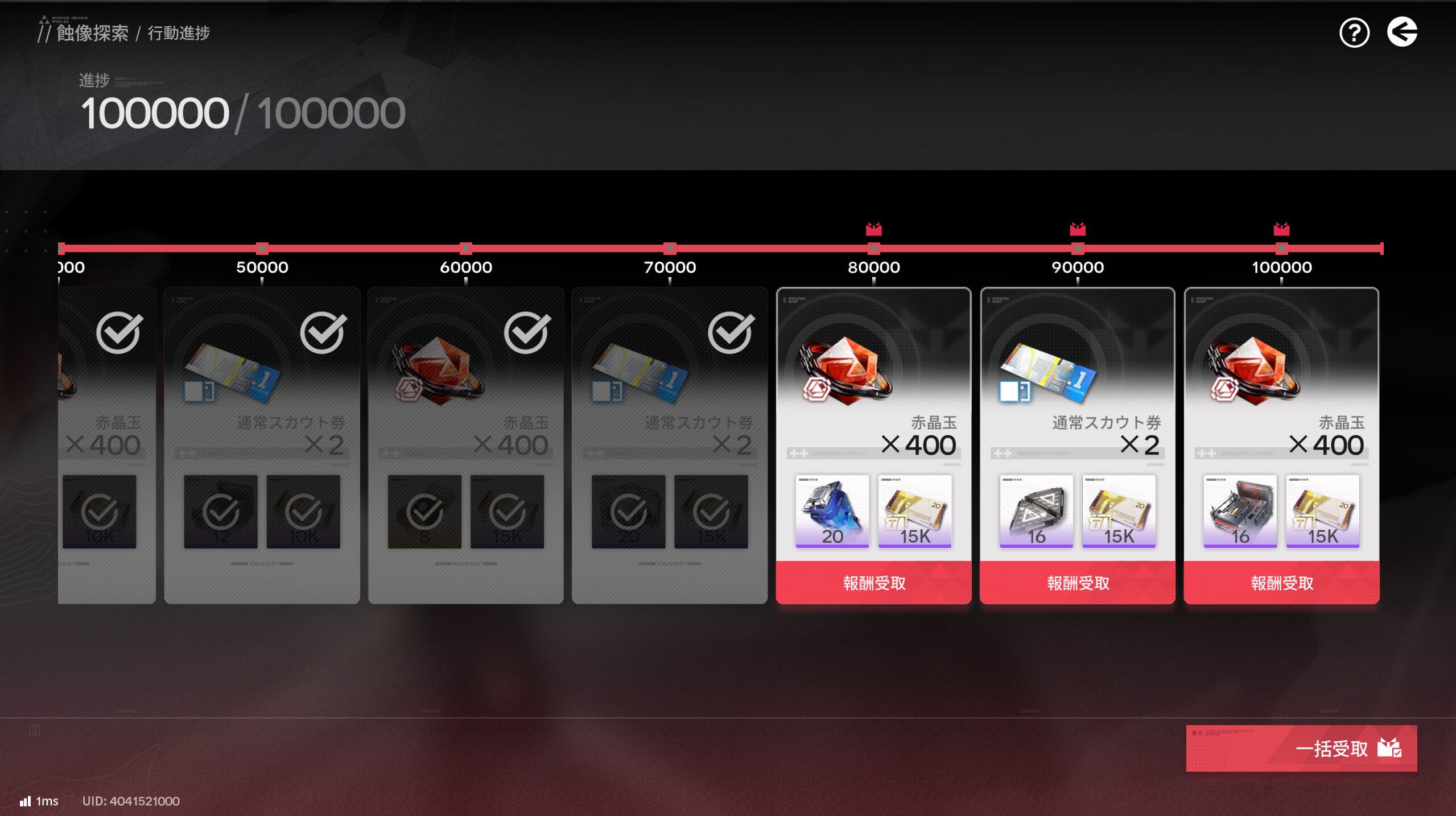Go back with the arrow button
This screenshot has width=1456, height=816.
tap(1401, 32)
